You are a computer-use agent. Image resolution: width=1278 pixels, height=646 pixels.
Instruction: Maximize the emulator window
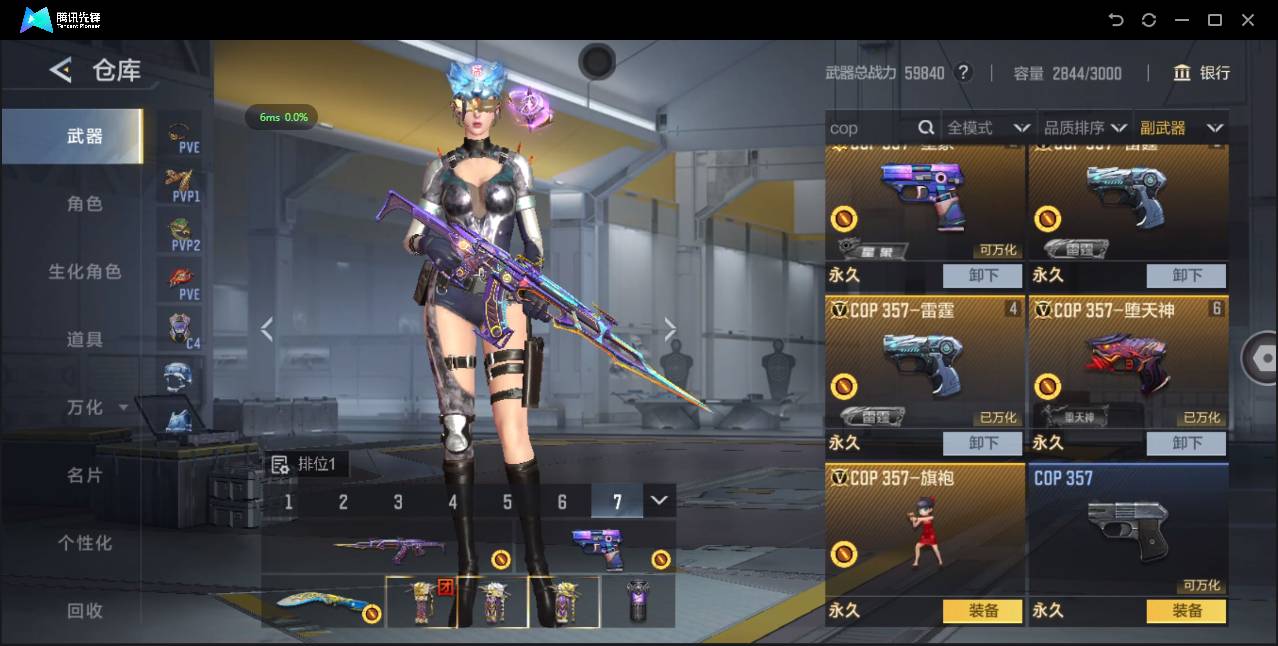point(1215,20)
